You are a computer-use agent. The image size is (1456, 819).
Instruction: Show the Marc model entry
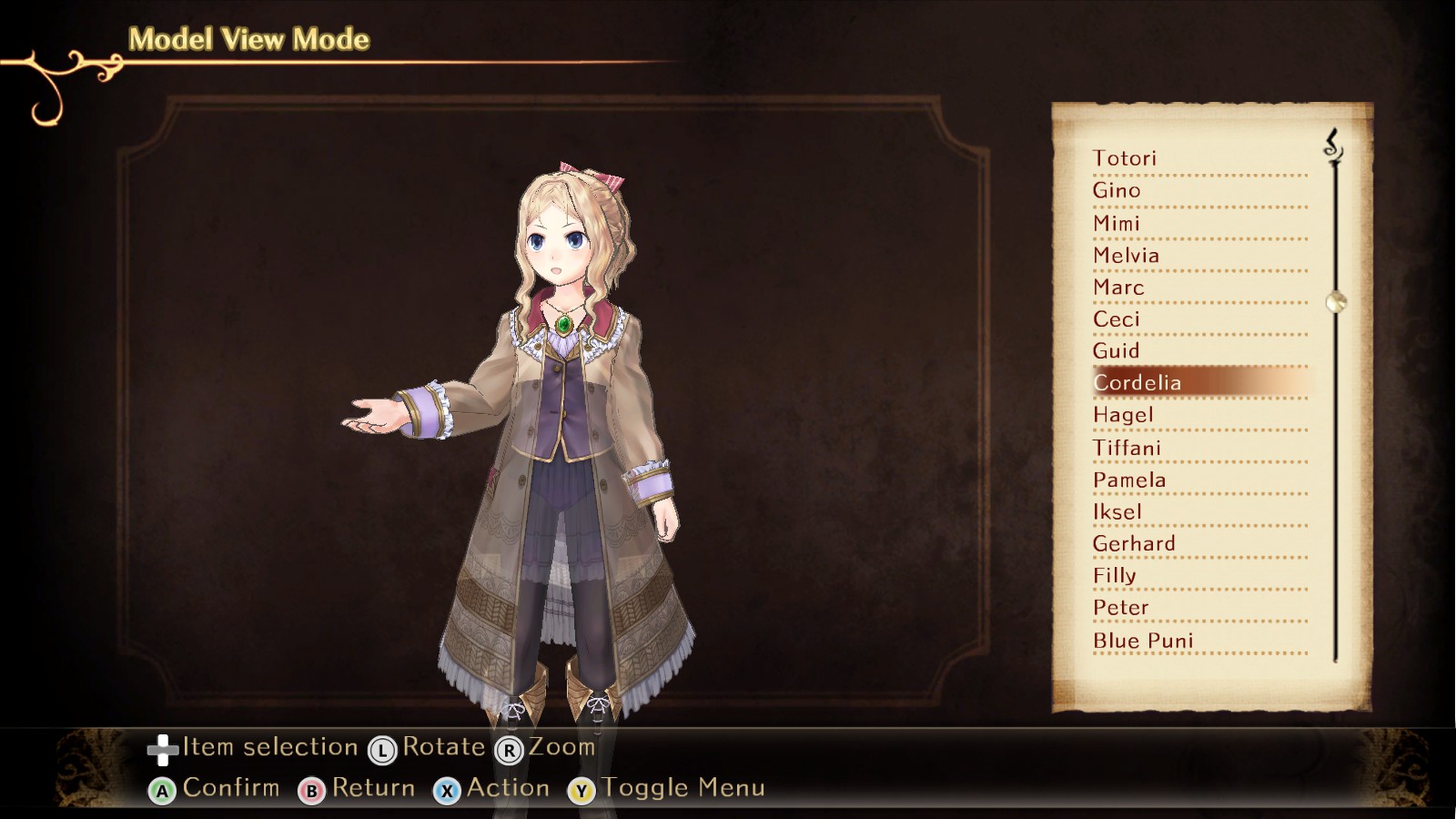pos(1118,288)
